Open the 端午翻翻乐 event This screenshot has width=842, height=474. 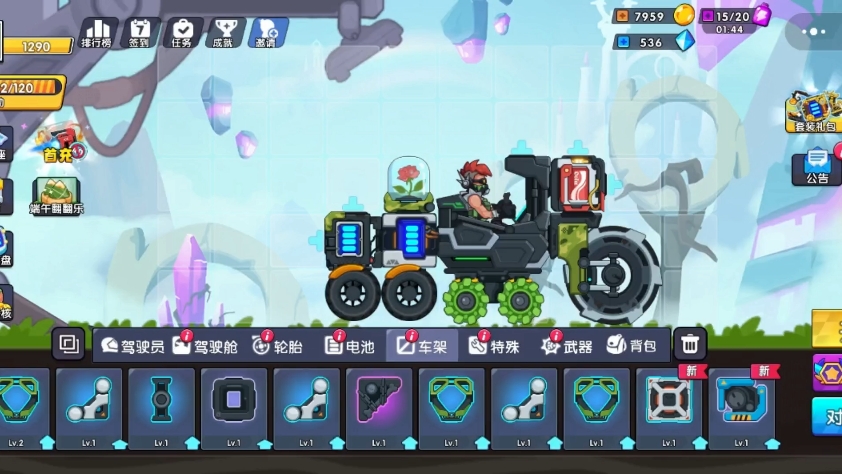(57, 196)
